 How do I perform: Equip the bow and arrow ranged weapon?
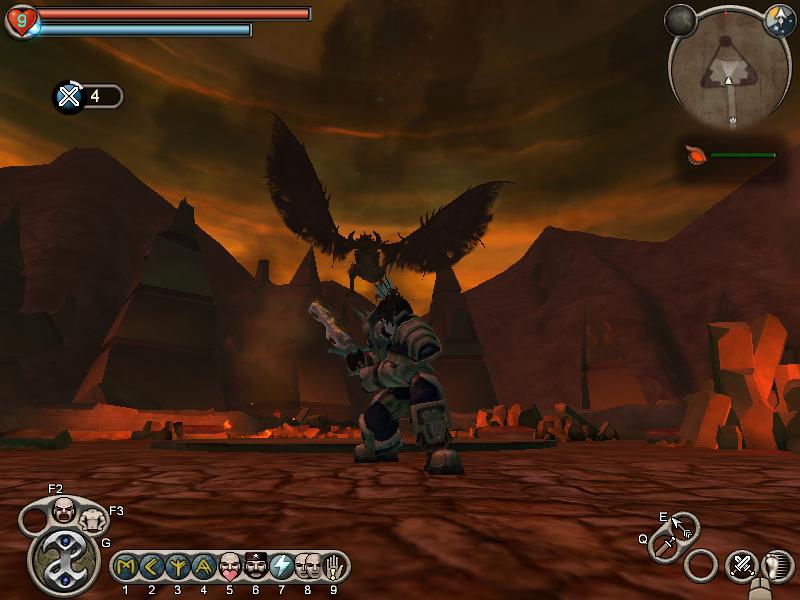(x=684, y=527)
